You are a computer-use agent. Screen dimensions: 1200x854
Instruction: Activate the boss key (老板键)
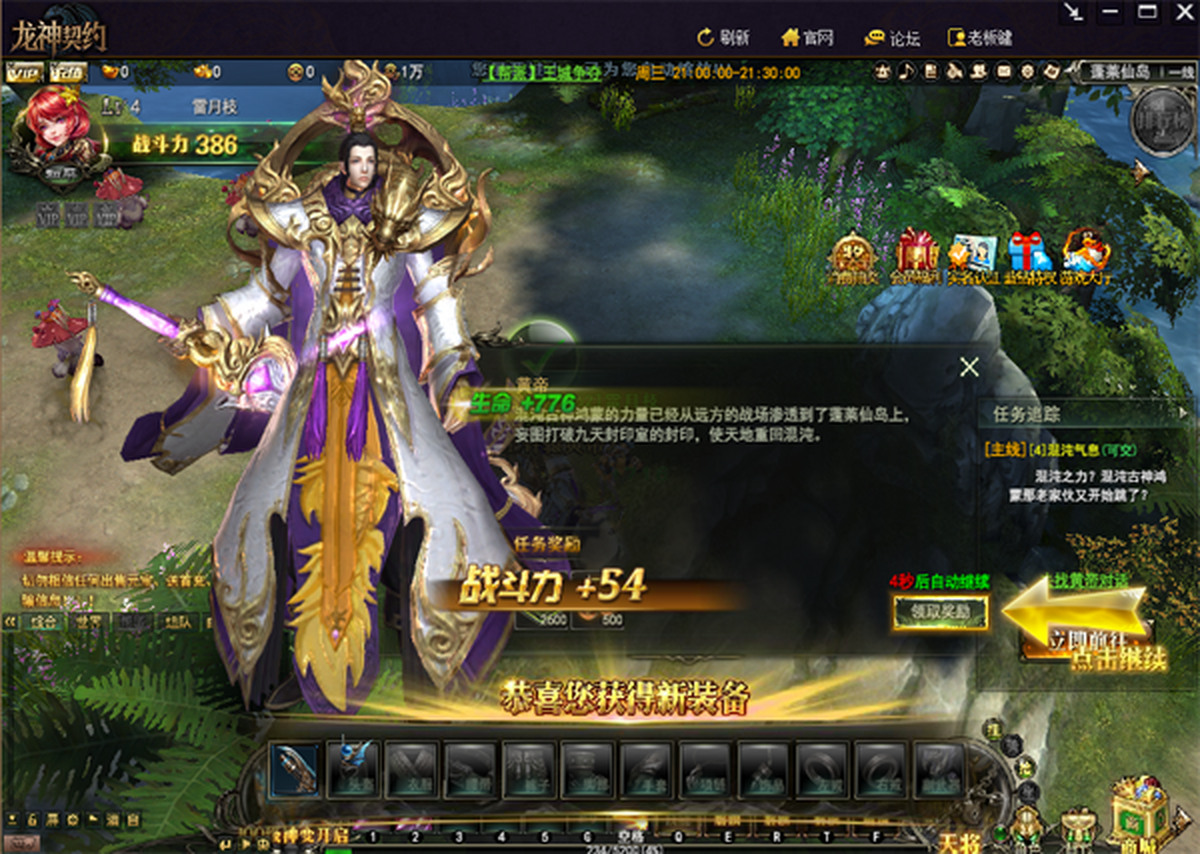coord(979,38)
